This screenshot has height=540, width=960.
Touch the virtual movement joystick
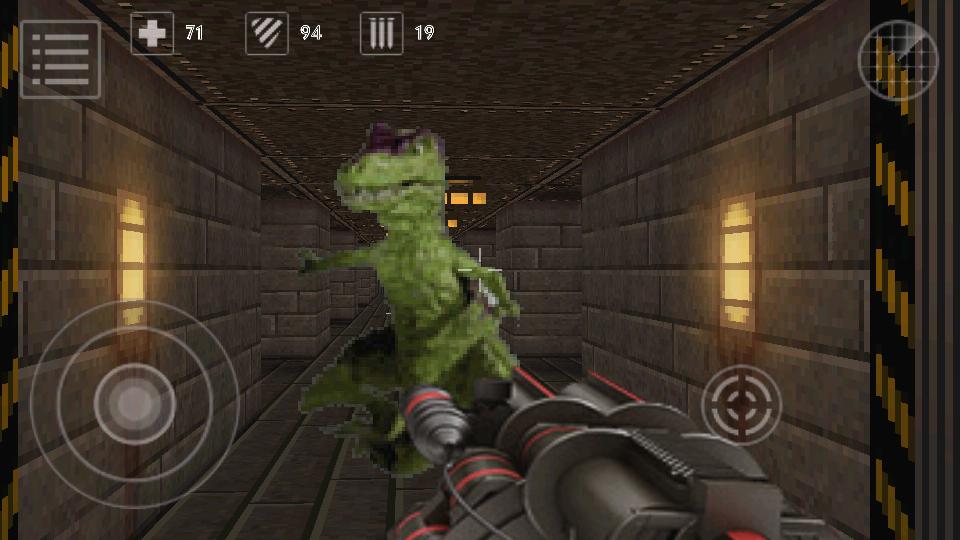pos(134,403)
